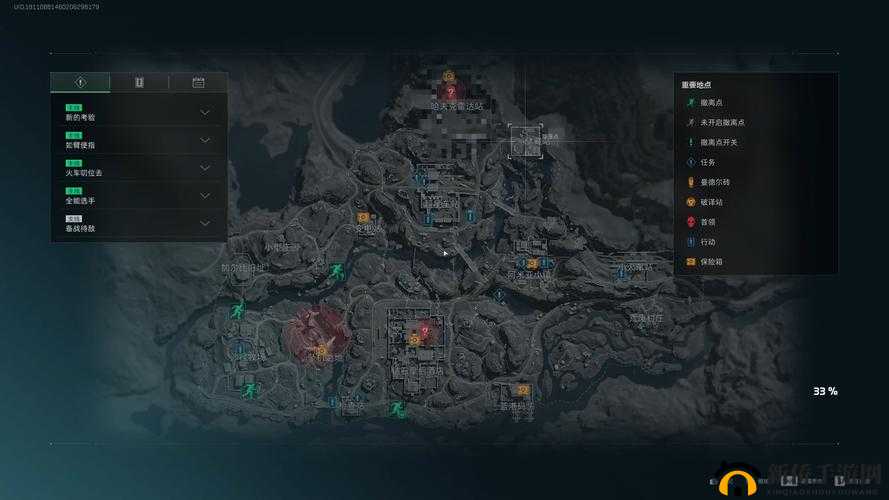Viewport: 889px width, 500px height.
Task: Select the 撤离点开关 legend entry
Action: pyautogui.click(x=717, y=142)
